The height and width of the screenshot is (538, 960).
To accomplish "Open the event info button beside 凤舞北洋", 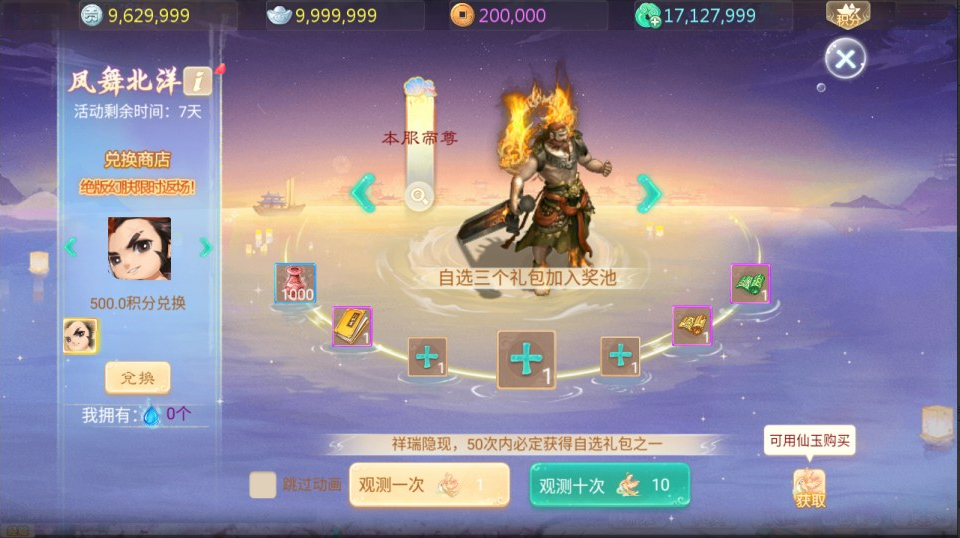I will point(197,81).
